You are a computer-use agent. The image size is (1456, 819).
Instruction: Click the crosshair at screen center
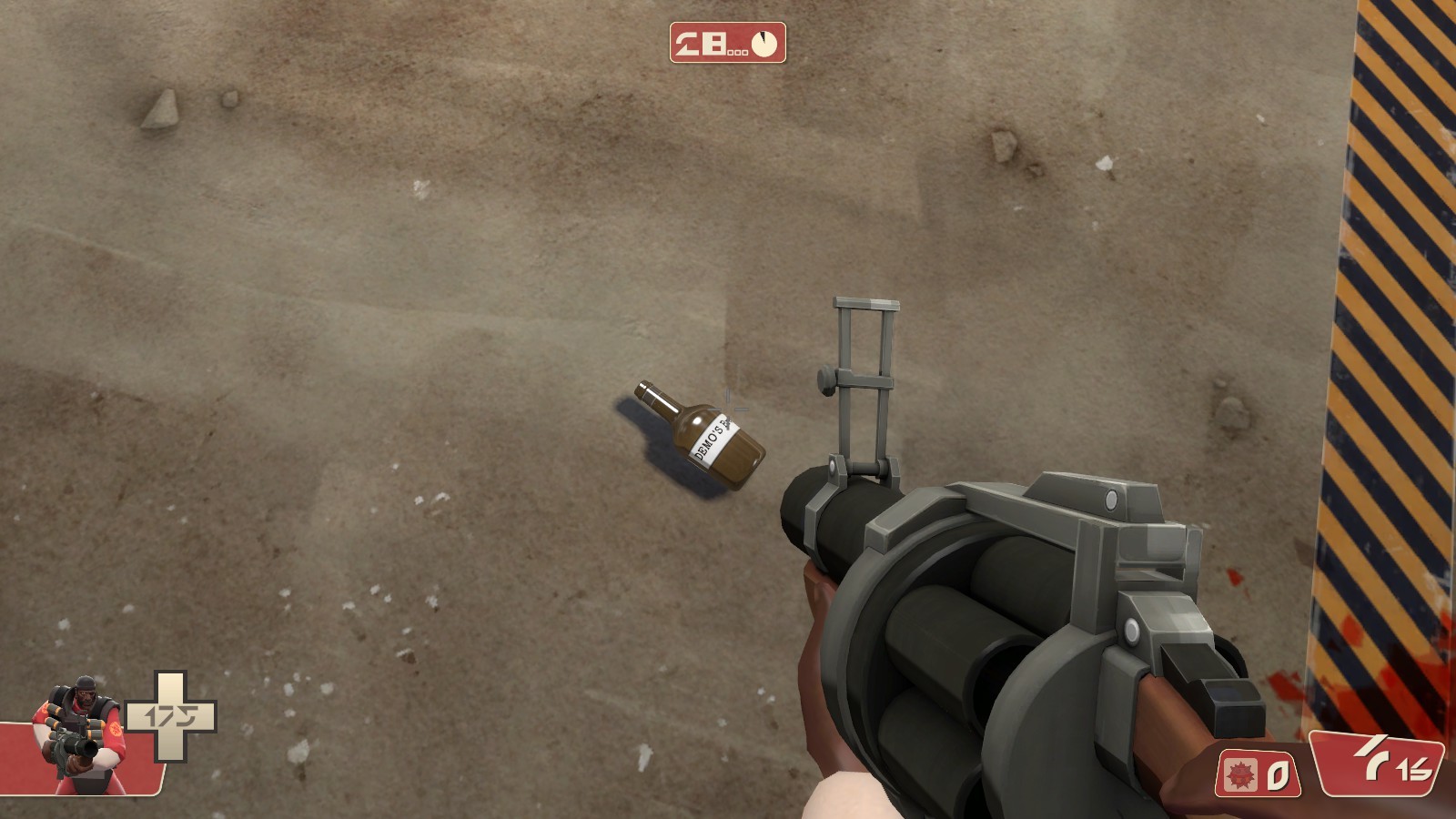(x=728, y=409)
